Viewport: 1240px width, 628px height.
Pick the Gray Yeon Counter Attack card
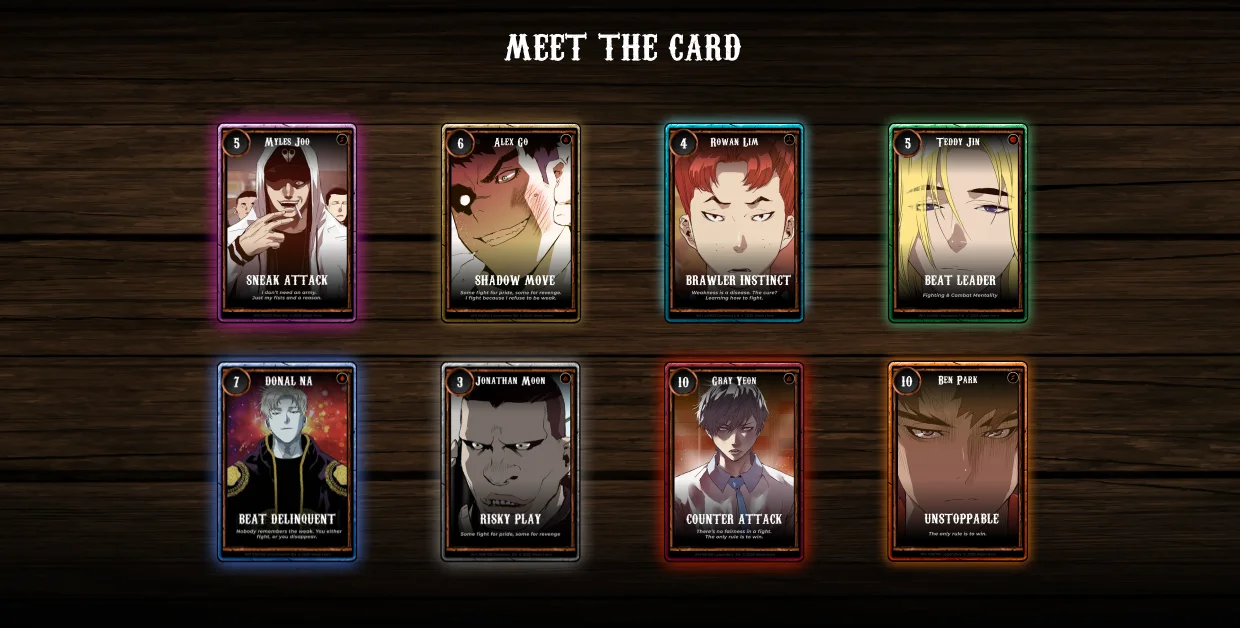click(x=734, y=462)
